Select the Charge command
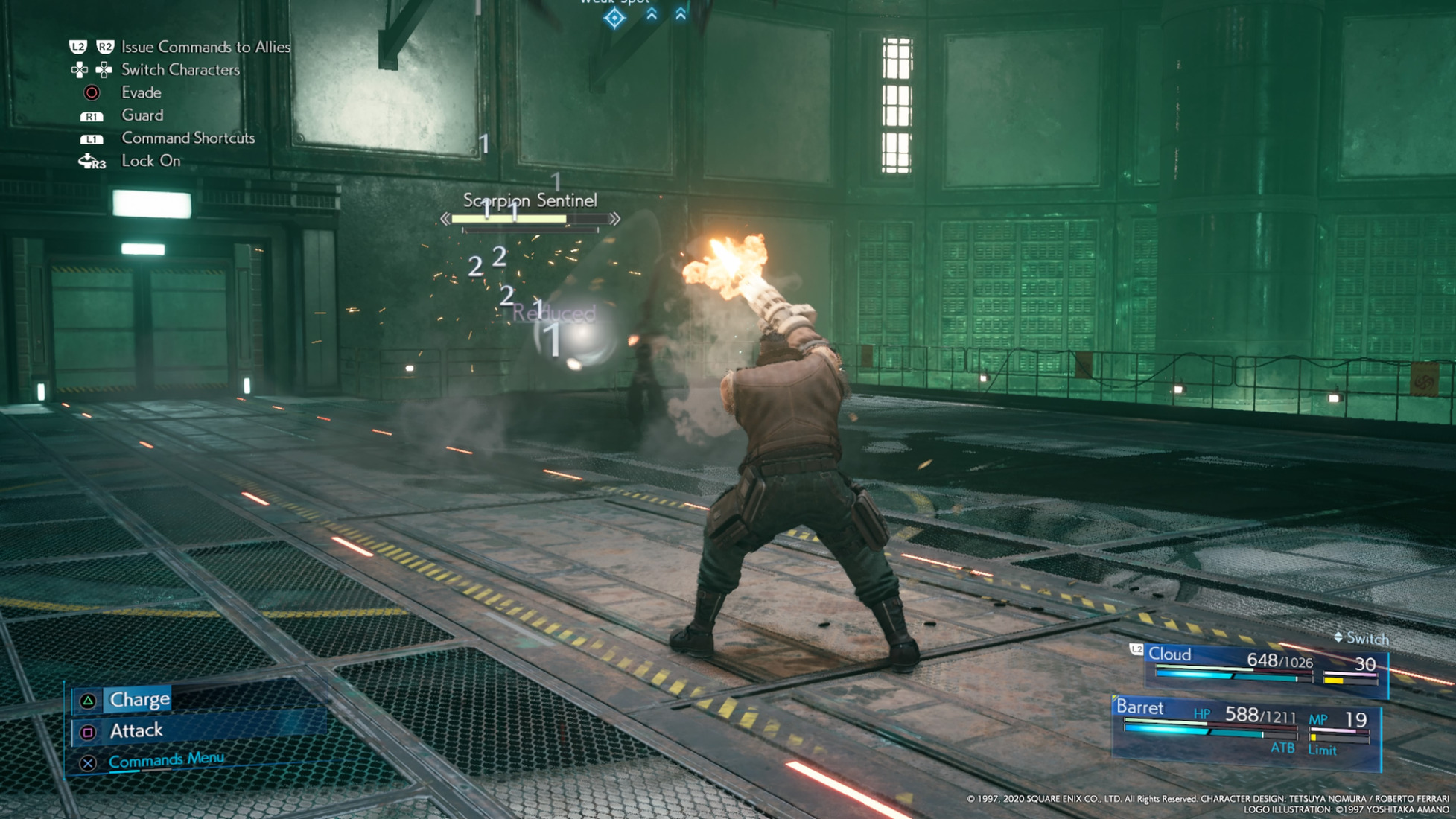 (x=139, y=700)
